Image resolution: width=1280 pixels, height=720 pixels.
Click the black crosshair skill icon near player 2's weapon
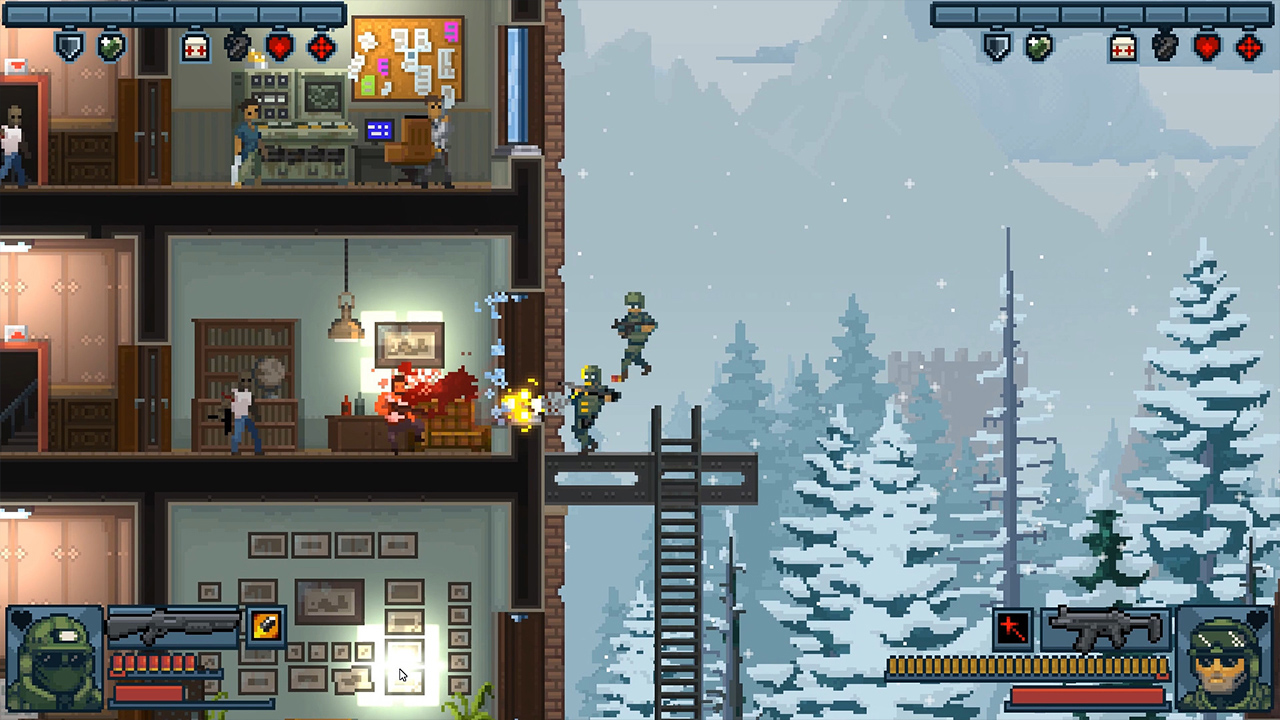click(x=1012, y=628)
